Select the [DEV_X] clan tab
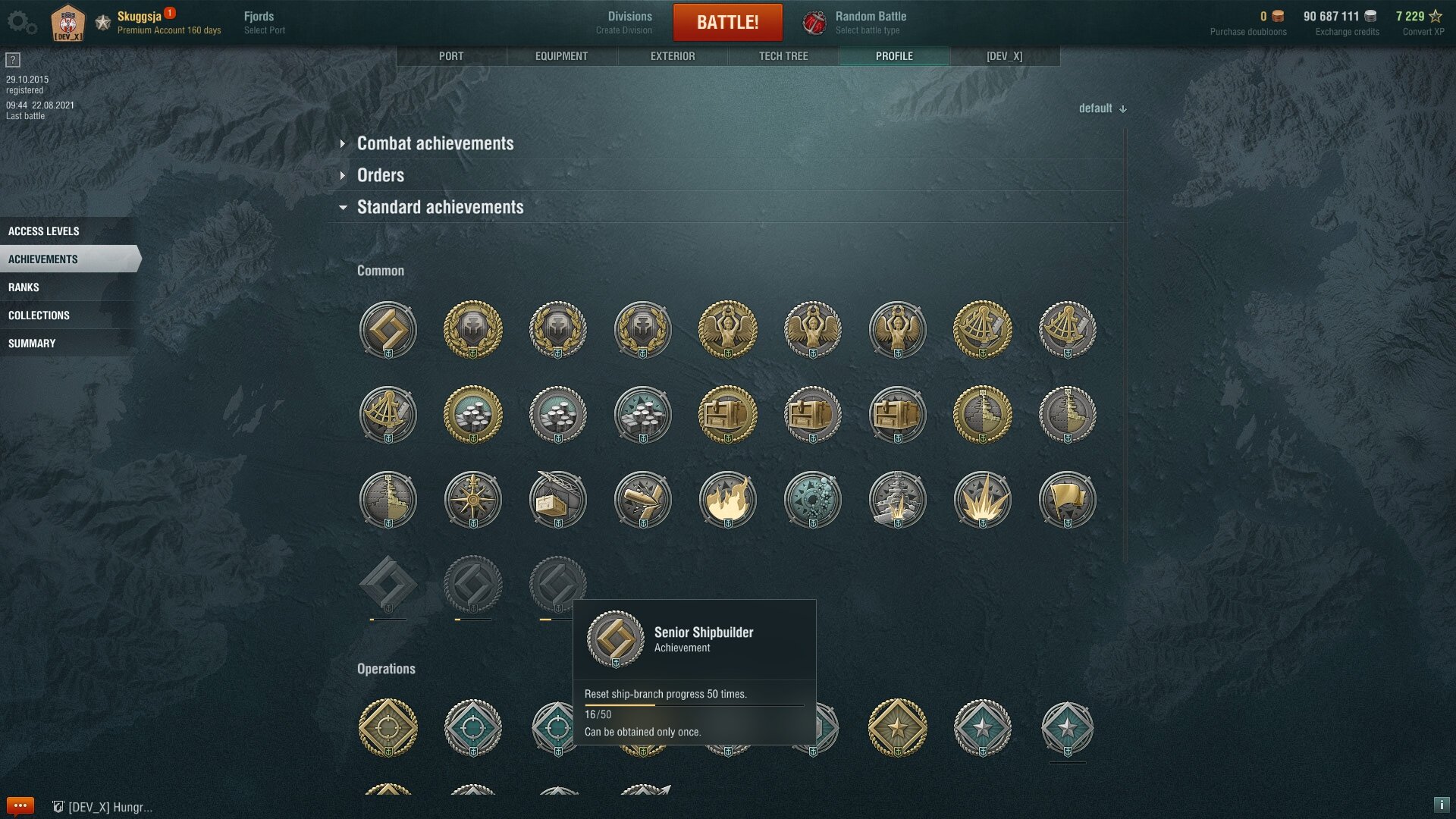Screen dimensions: 1456x819 click(1004, 56)
